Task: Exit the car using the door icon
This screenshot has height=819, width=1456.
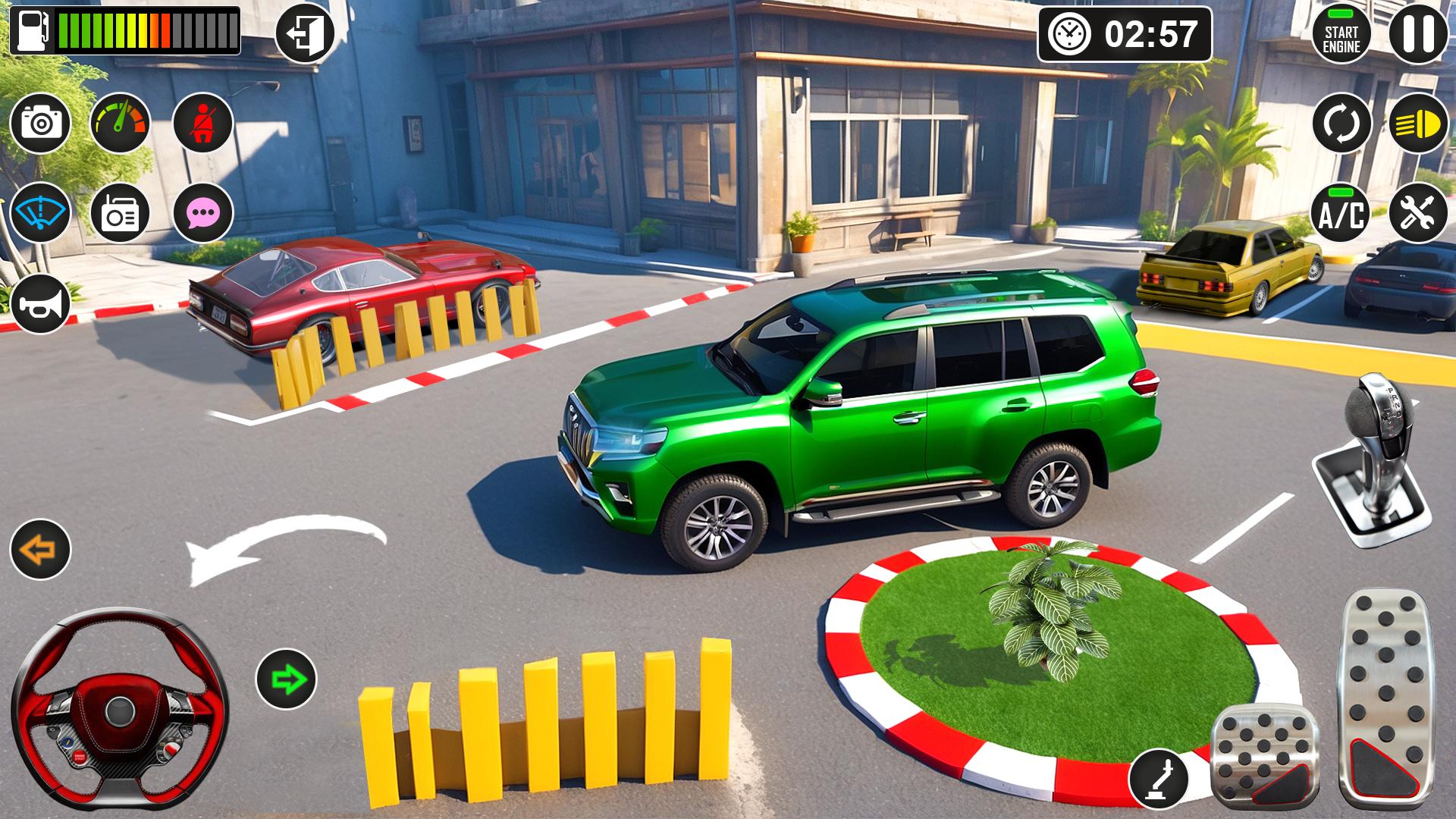Action: pos(305,33)
